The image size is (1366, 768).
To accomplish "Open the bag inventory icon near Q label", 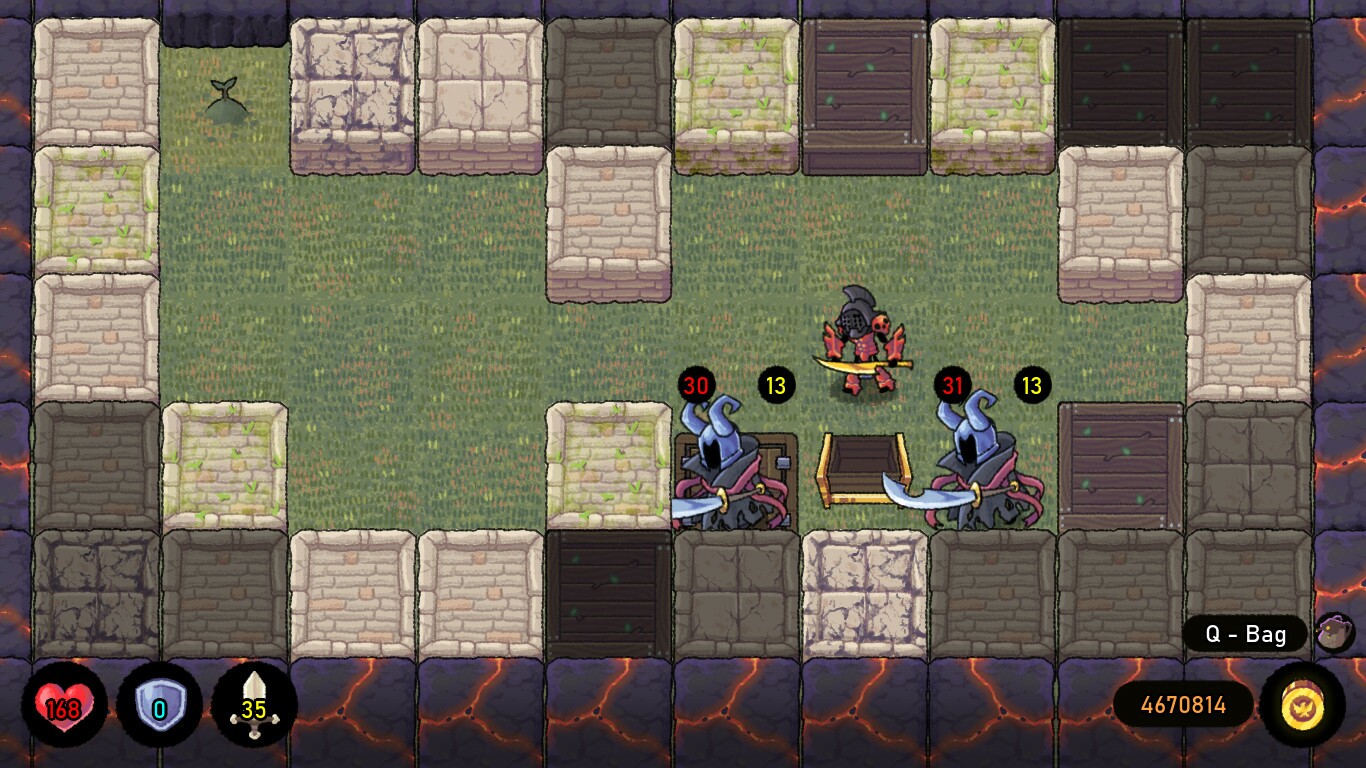I will (x=1334, y=634).
